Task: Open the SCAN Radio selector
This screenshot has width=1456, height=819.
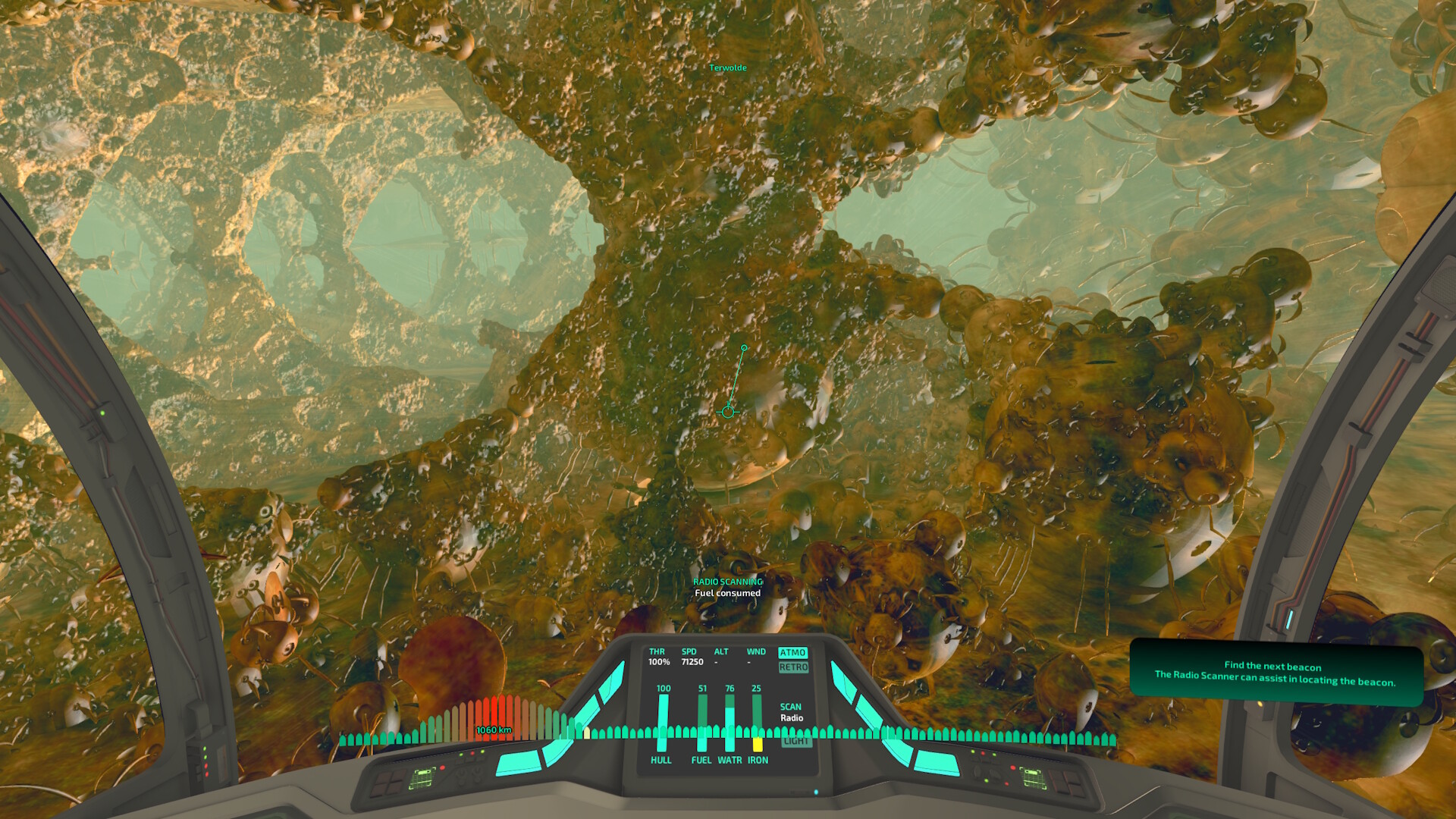Action: tap(791, 711)
